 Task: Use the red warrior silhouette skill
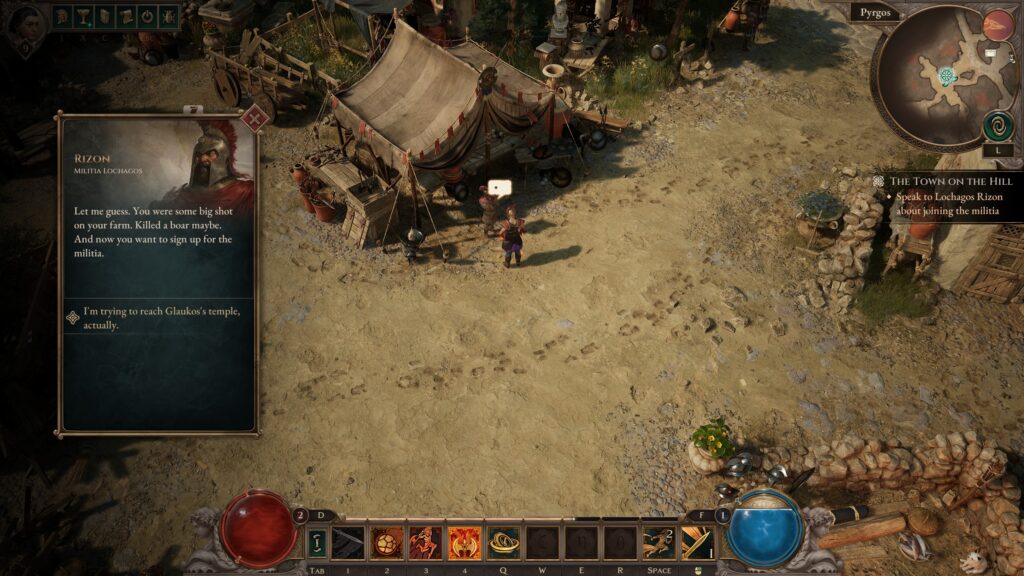point(425,542)
